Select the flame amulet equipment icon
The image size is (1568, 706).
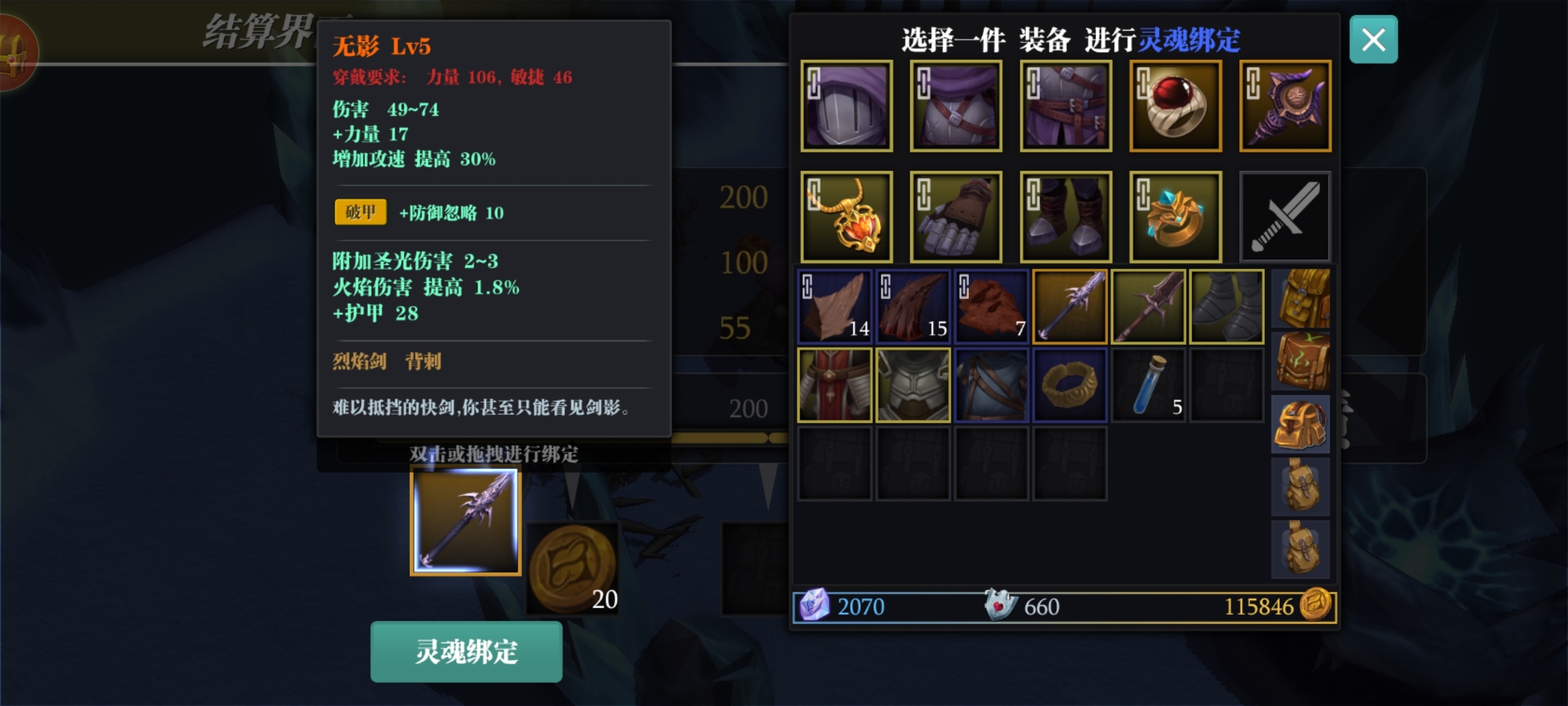tap(847, 217)
